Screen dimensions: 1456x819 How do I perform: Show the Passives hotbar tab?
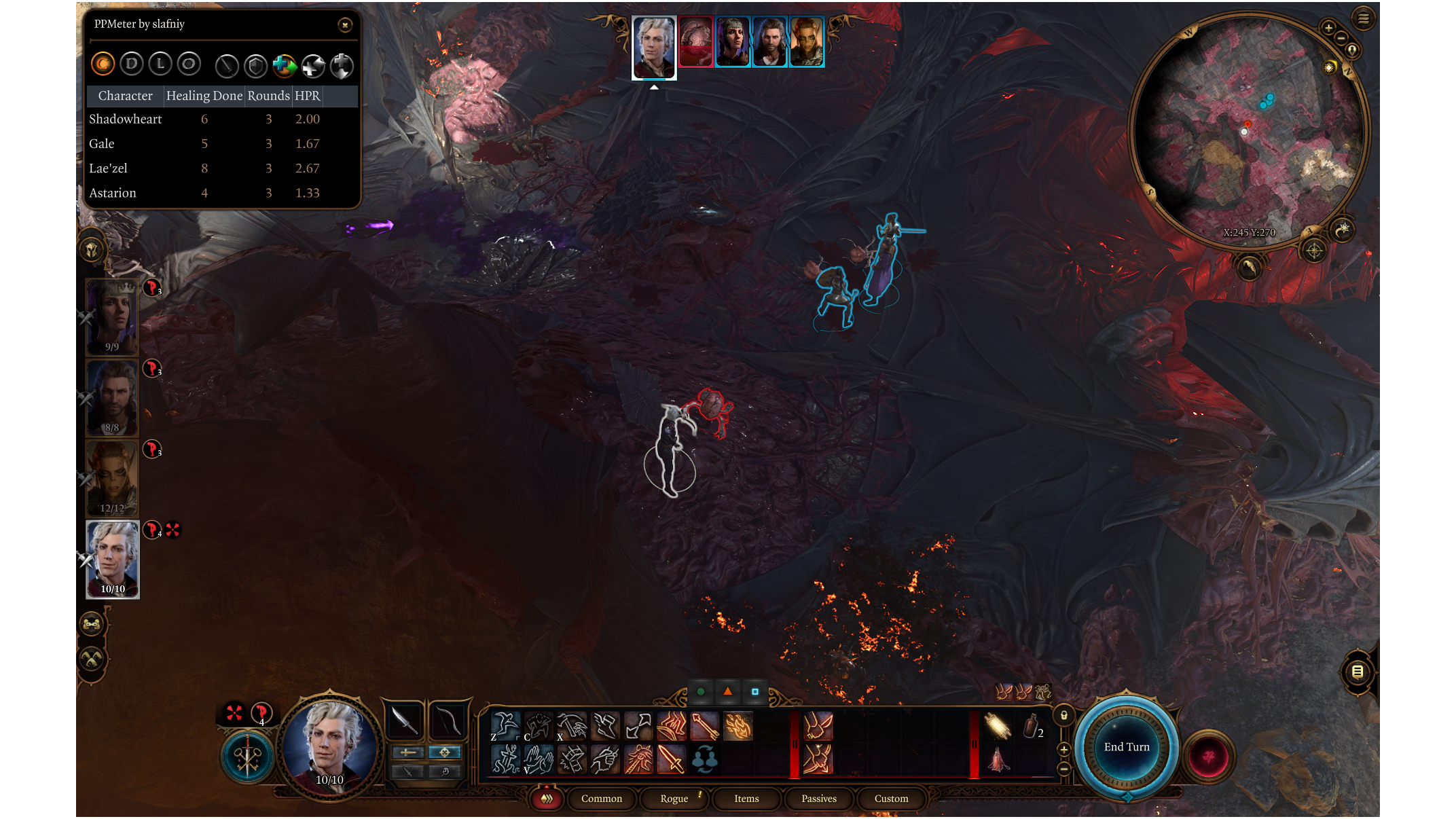818,799
